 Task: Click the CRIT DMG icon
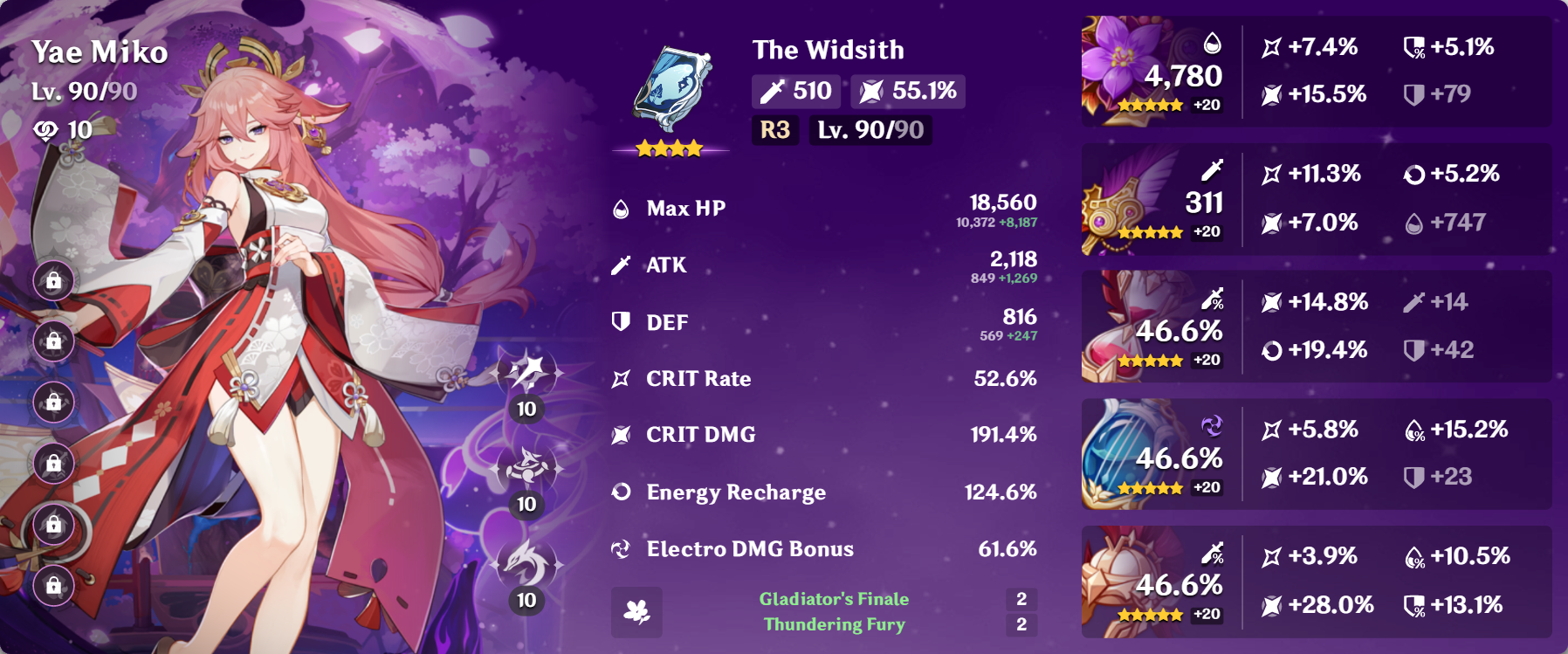point(621,434)
